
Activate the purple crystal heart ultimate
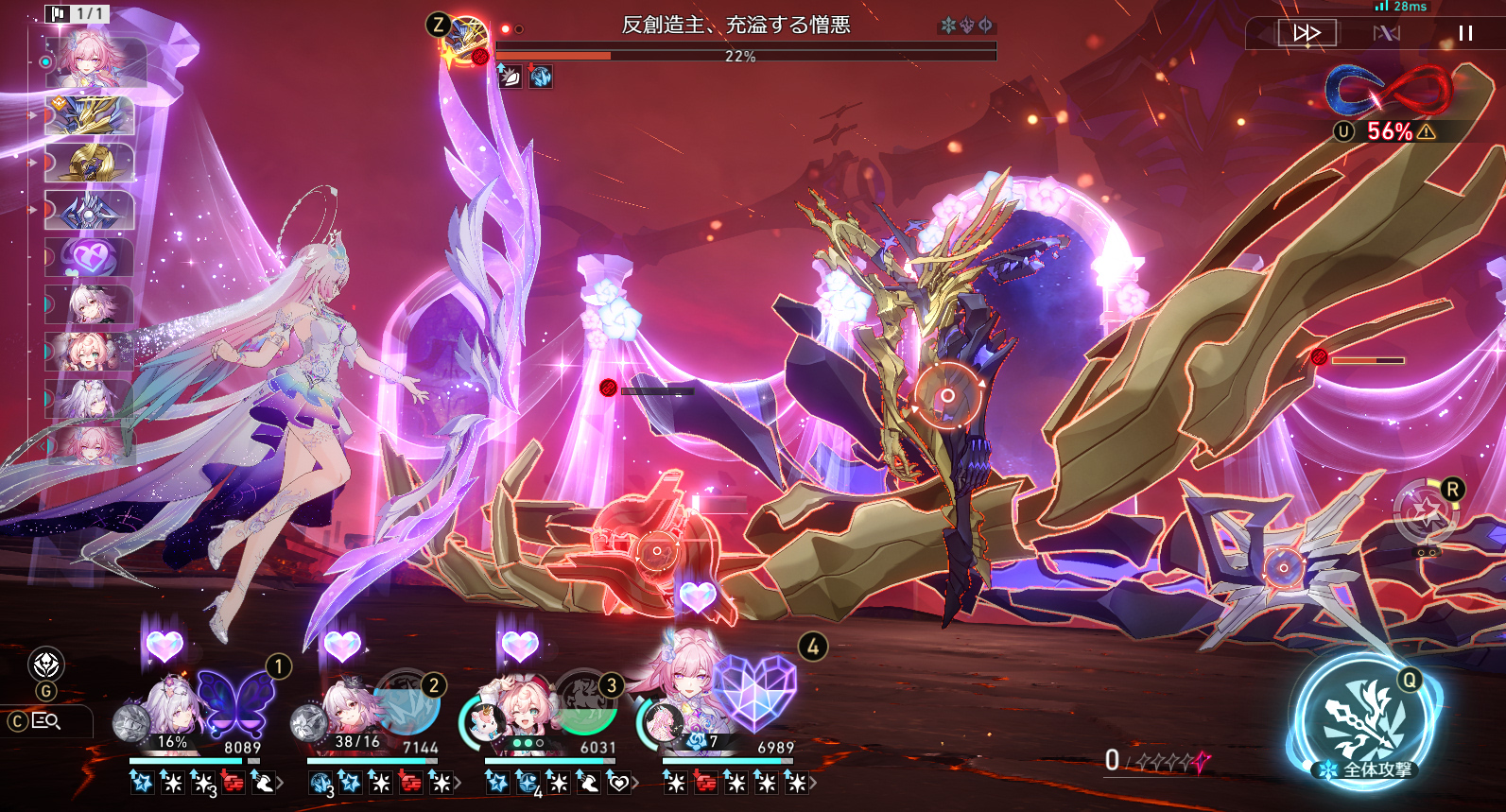754,692
